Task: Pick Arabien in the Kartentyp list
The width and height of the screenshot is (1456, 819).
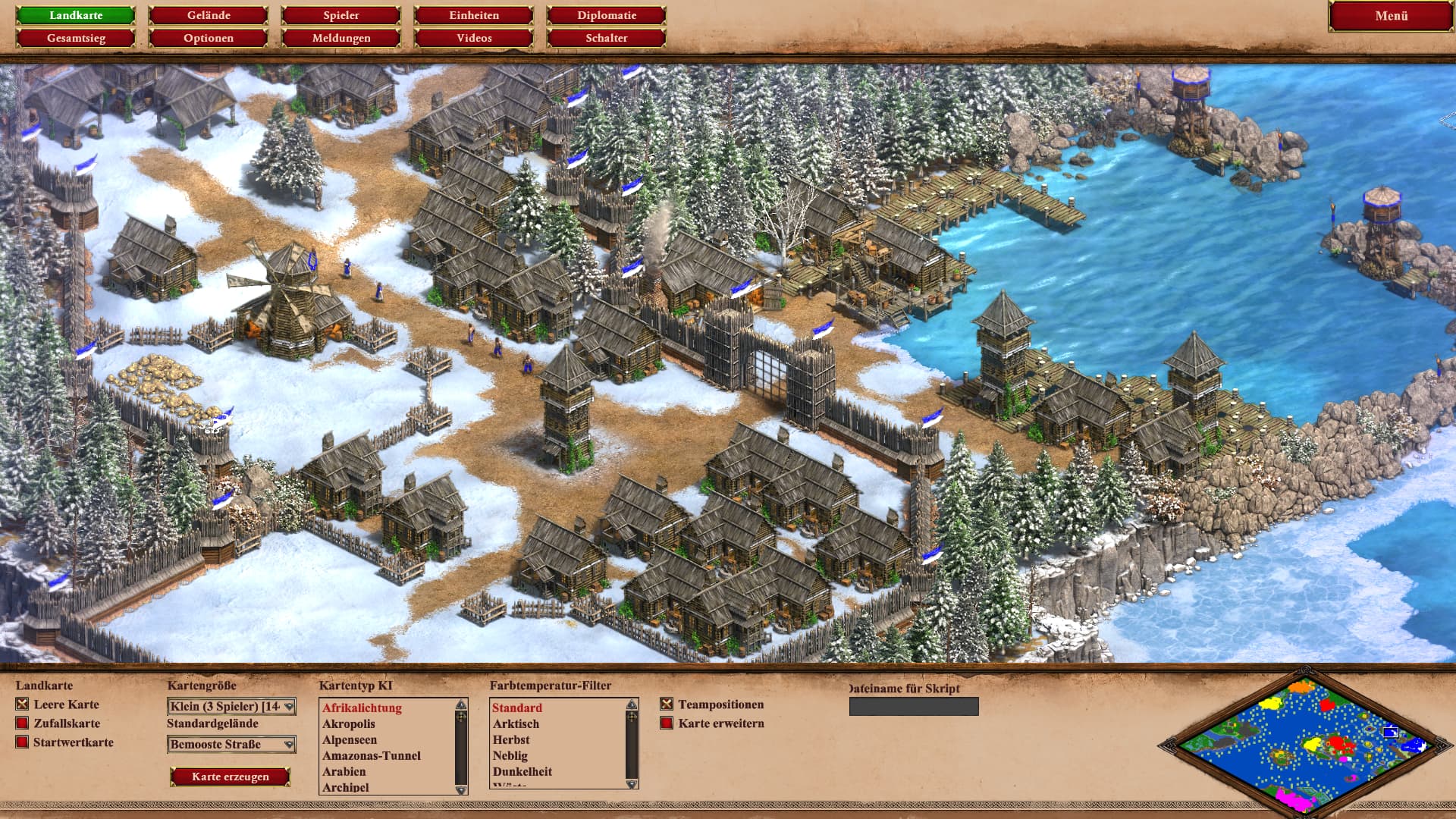Action: coord(344,771)
